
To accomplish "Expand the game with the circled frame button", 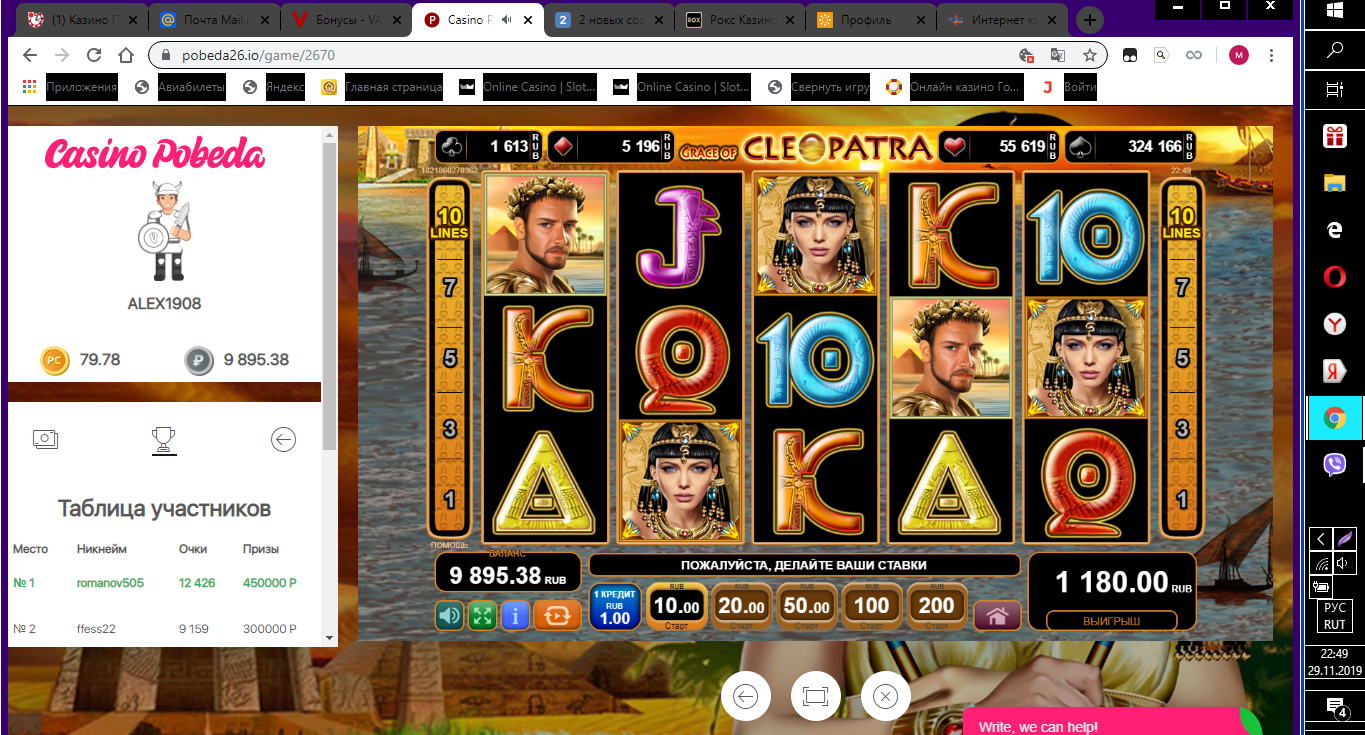I will click(815, 697).
